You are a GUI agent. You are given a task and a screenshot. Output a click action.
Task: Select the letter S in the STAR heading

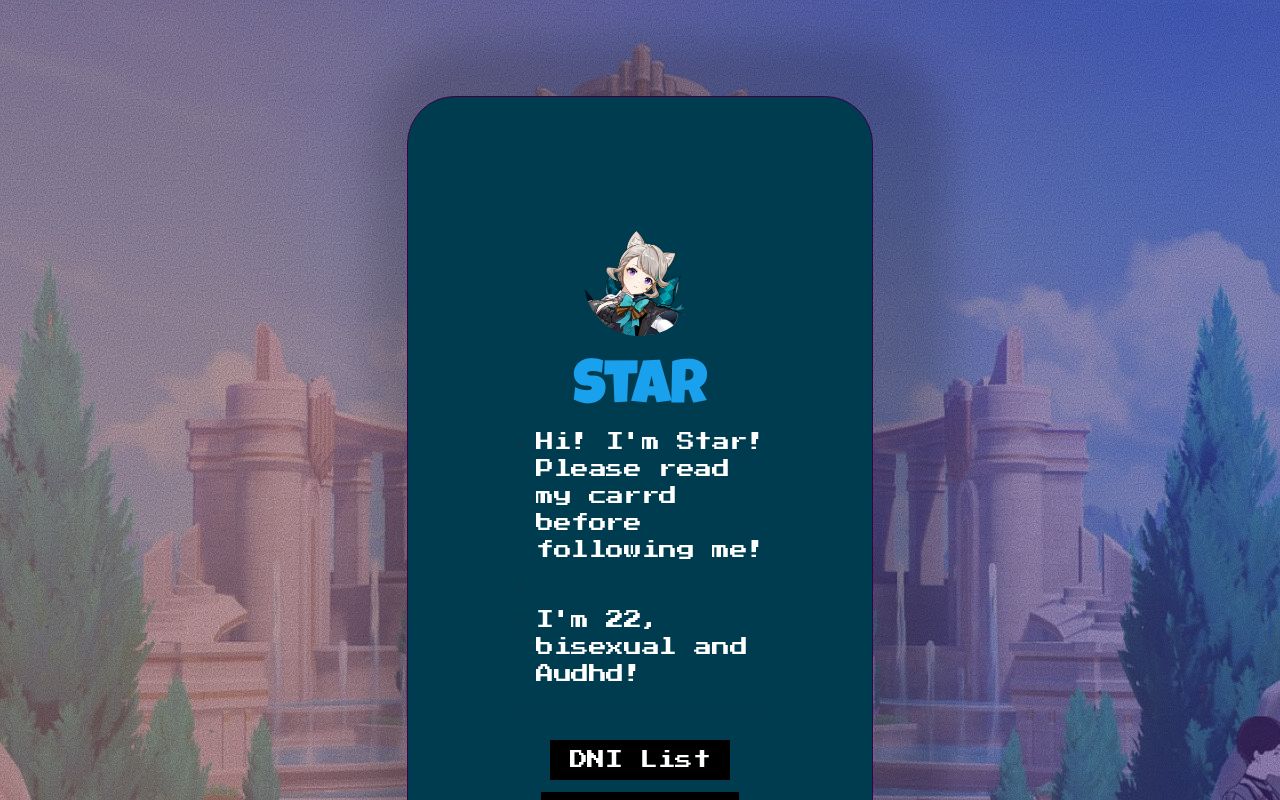(x=590, y=380)
